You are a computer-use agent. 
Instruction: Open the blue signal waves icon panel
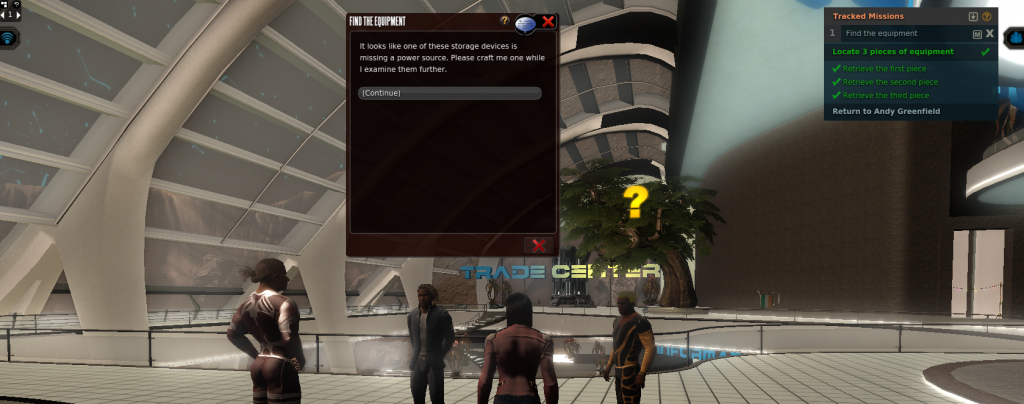click(10, 39)
